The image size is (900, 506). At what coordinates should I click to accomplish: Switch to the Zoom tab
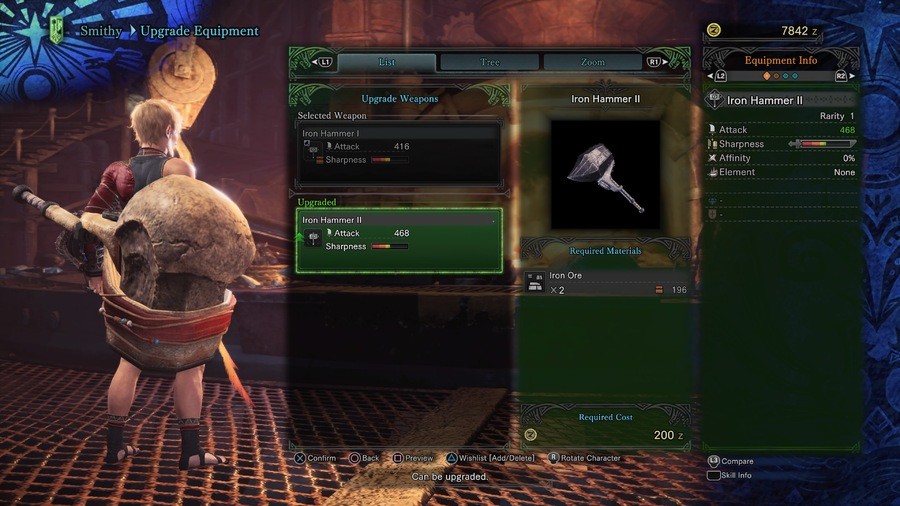592,62
